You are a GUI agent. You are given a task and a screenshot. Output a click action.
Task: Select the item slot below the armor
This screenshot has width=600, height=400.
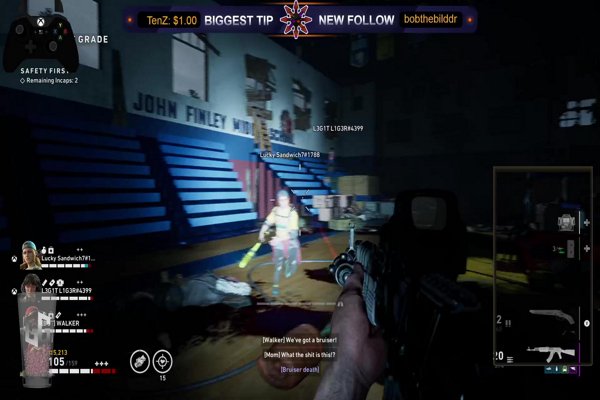click(x=568, y=250)
